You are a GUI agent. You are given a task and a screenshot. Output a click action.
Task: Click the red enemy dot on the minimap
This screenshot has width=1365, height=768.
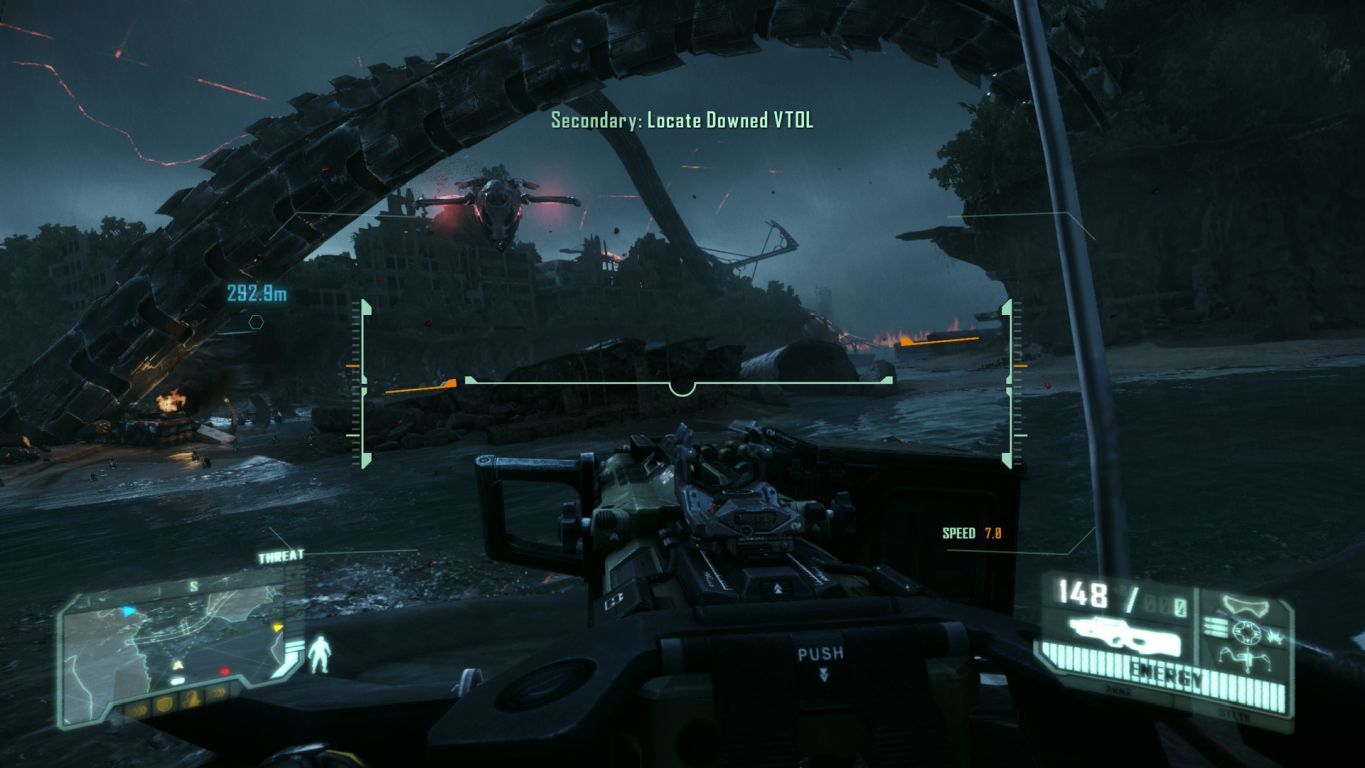(224, 671)
